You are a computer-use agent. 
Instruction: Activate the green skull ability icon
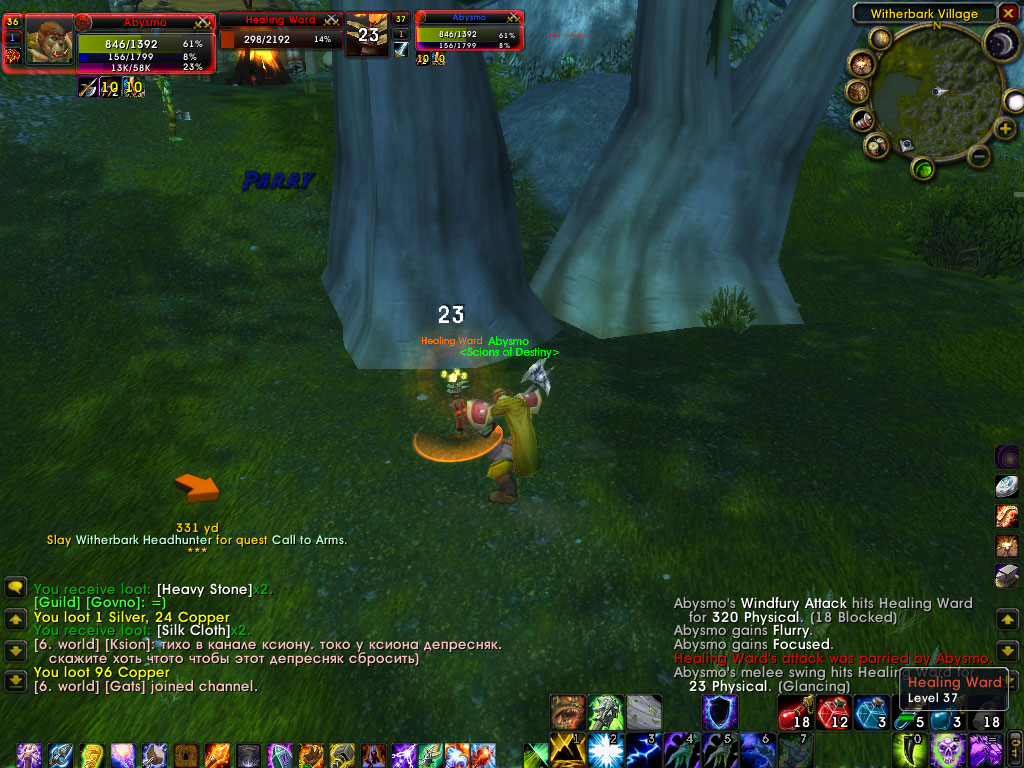tap(948, 749)
